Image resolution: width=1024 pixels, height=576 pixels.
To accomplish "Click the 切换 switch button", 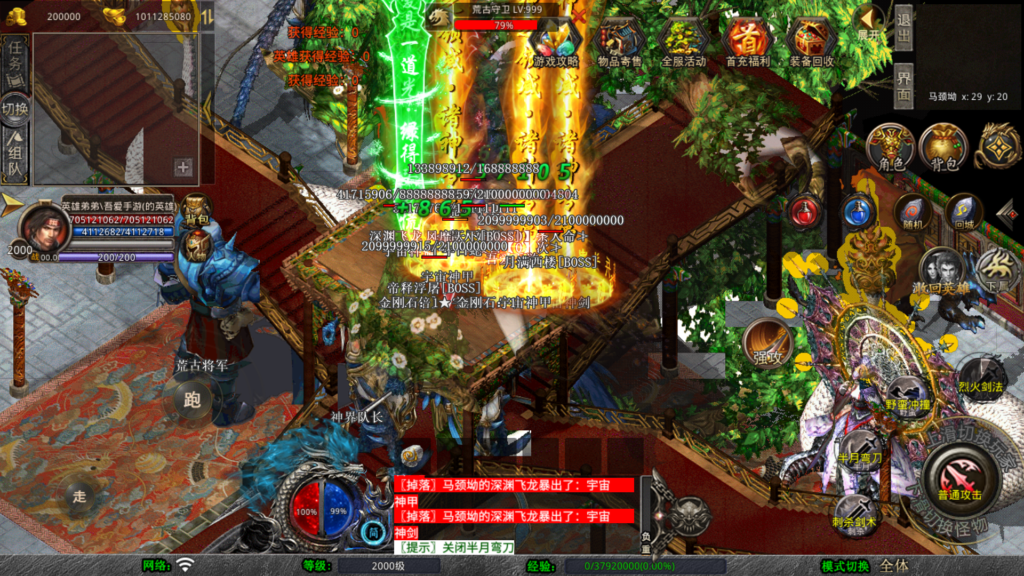I will coord(16,108).
